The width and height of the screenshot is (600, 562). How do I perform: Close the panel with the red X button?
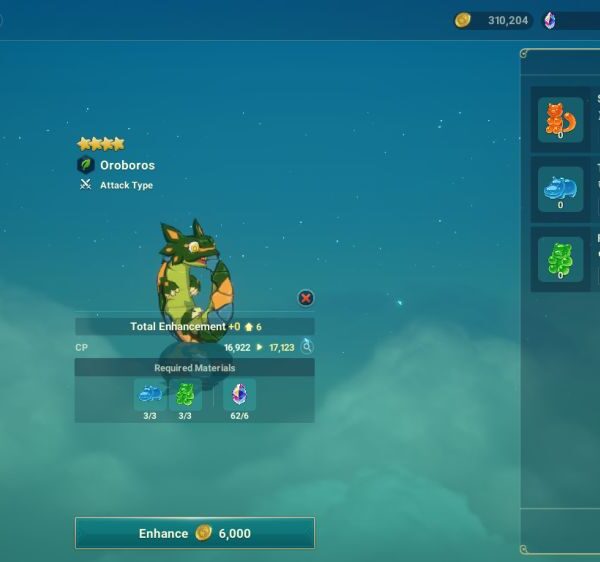pos(306,298)
